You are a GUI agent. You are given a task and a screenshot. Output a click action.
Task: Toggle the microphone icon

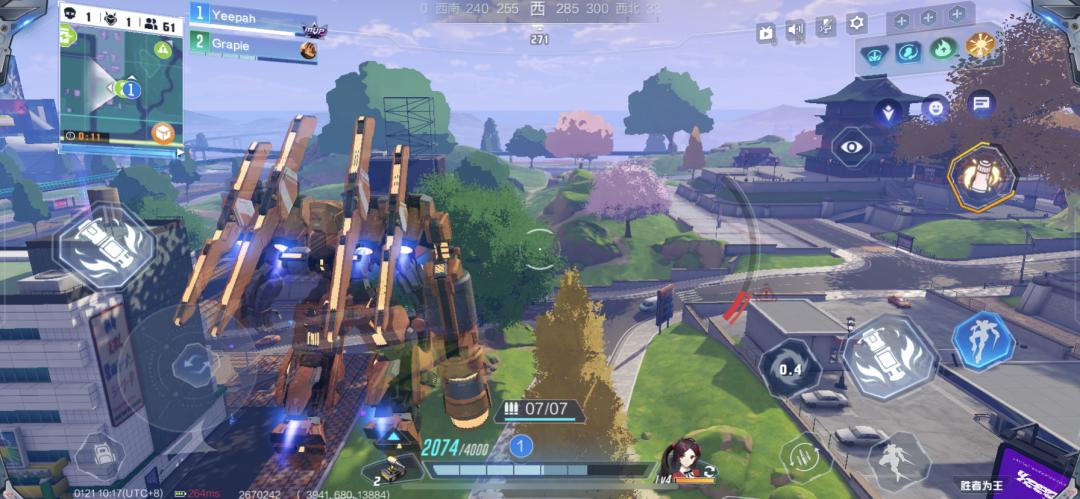coord(826,27)
